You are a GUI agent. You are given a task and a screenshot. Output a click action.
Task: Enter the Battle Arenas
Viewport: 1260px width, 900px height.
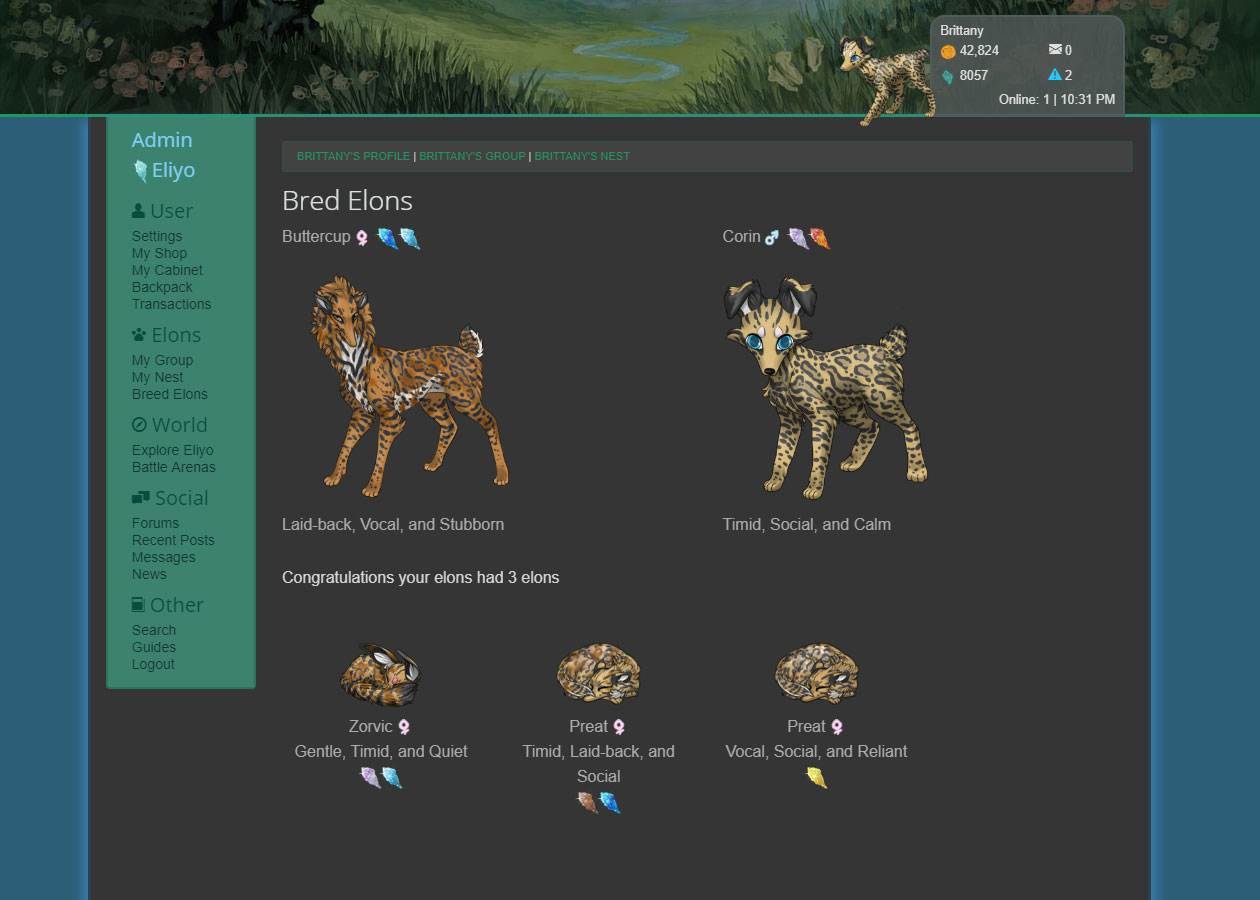(x=173, y=467)
